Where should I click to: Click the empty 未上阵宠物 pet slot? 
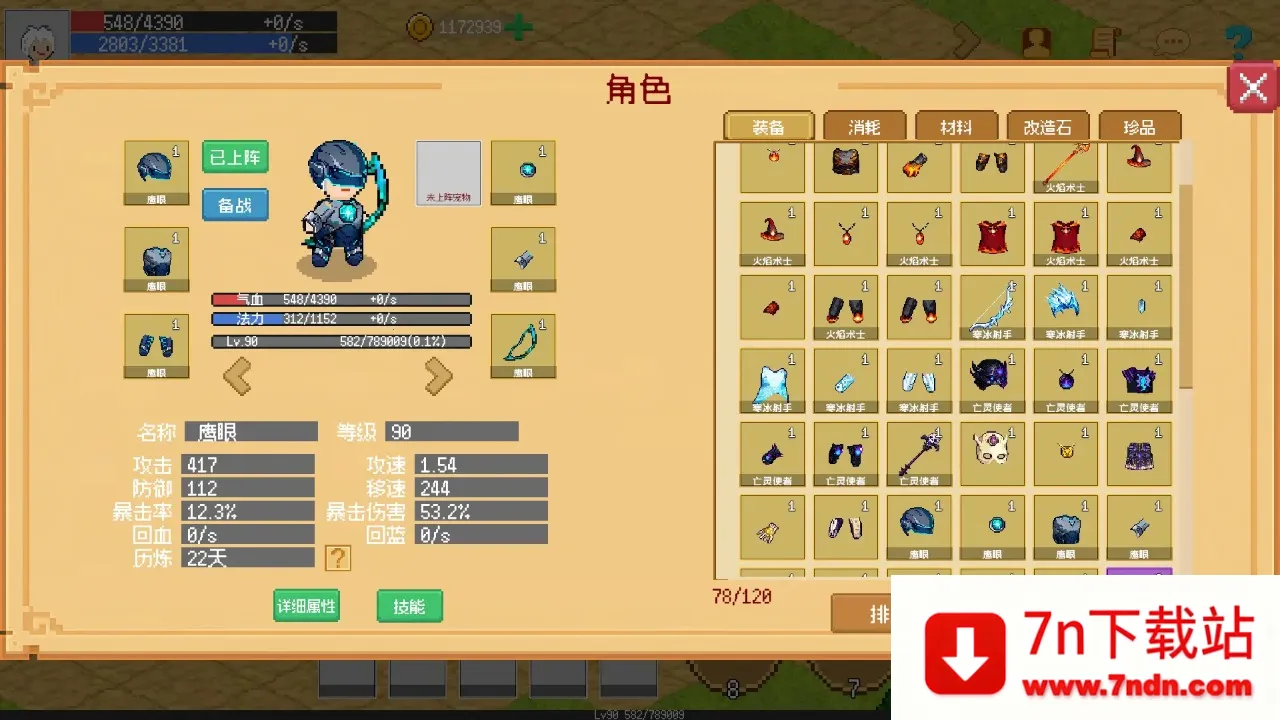(447, 172)
